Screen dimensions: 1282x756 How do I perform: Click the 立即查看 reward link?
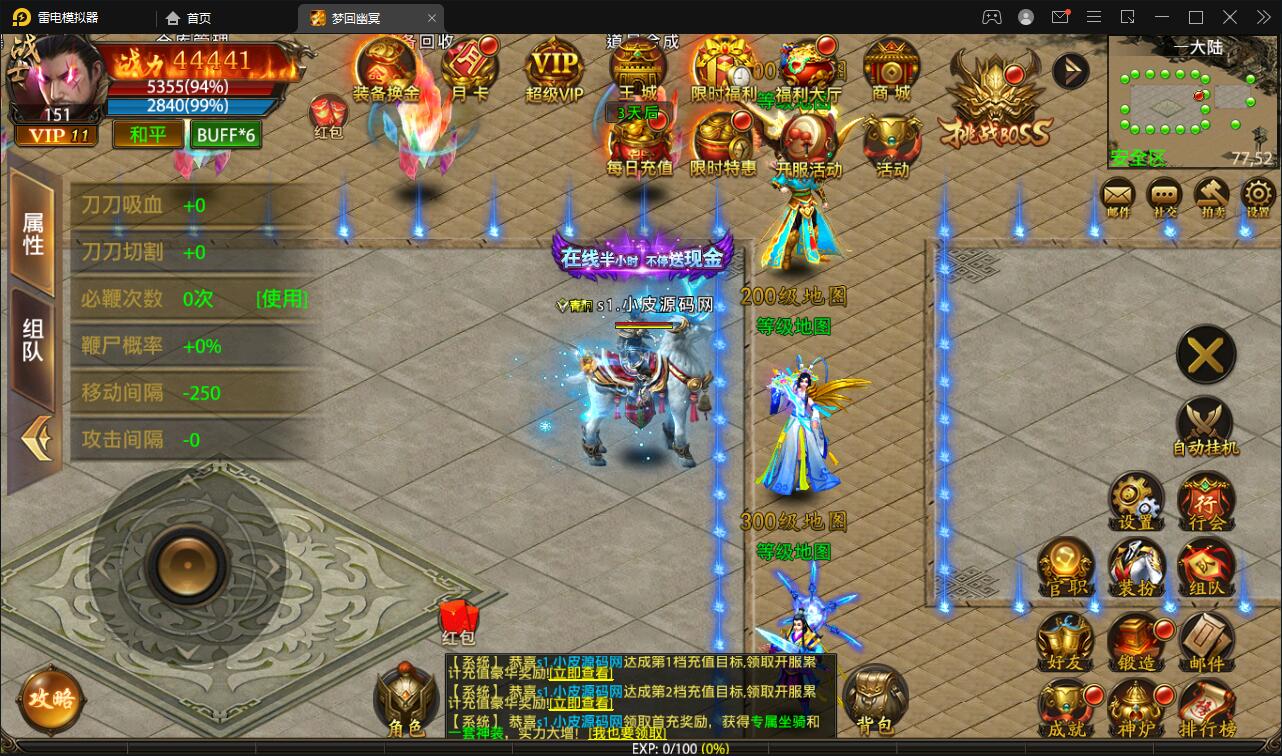click(577, 675)
